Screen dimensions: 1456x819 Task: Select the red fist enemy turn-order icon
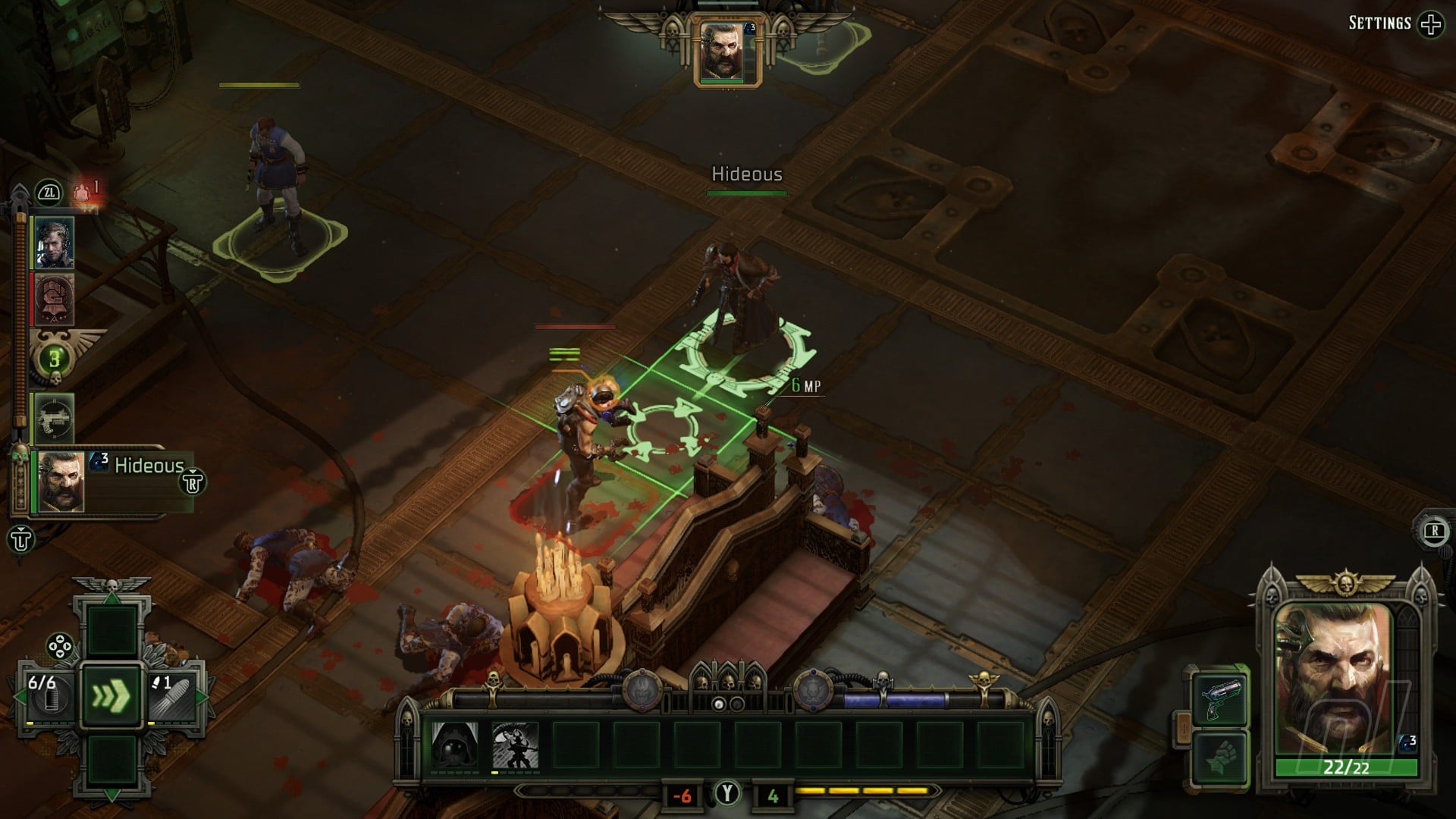coord(55,300)
